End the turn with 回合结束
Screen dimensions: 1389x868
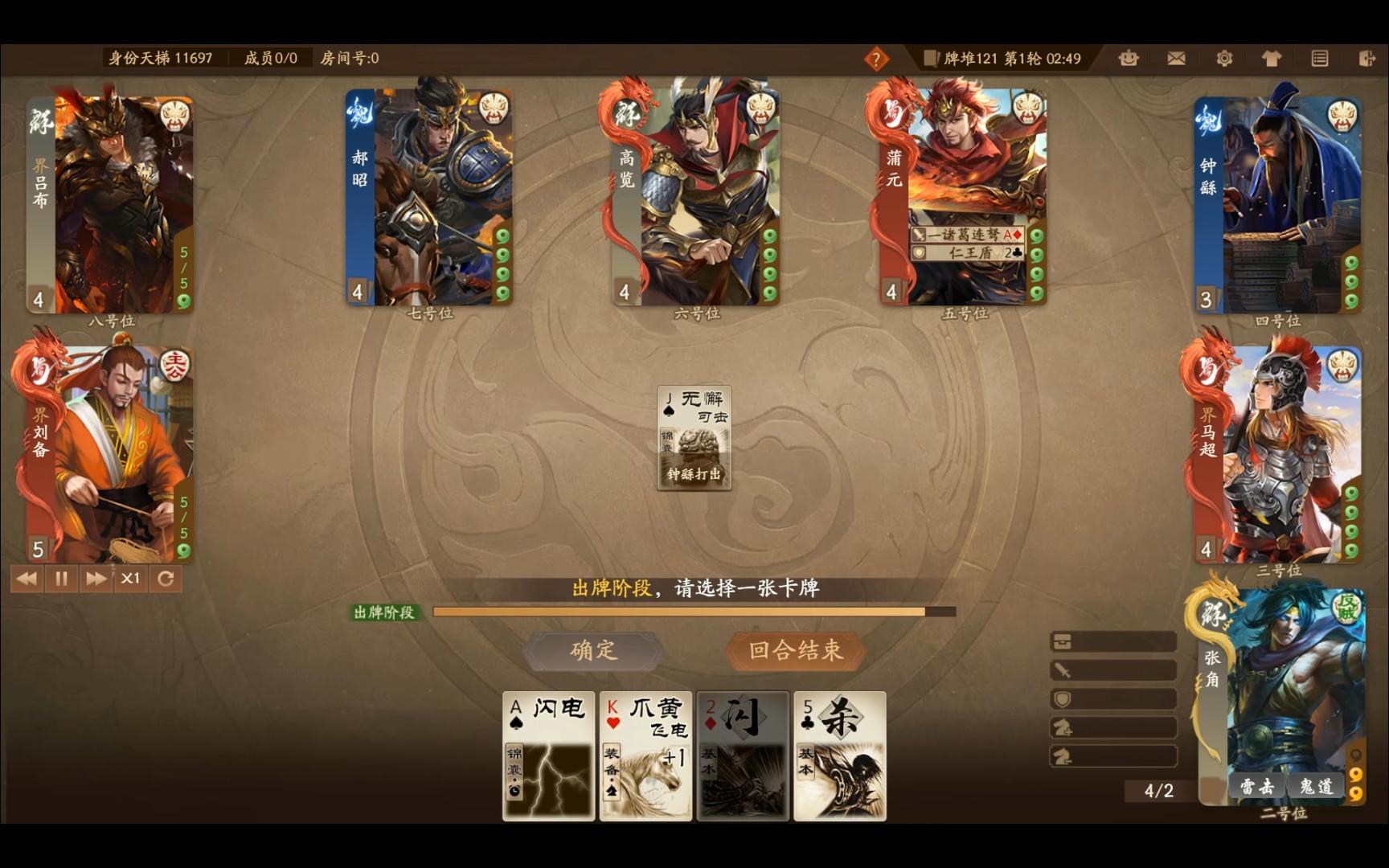click(x=795, y=651)
